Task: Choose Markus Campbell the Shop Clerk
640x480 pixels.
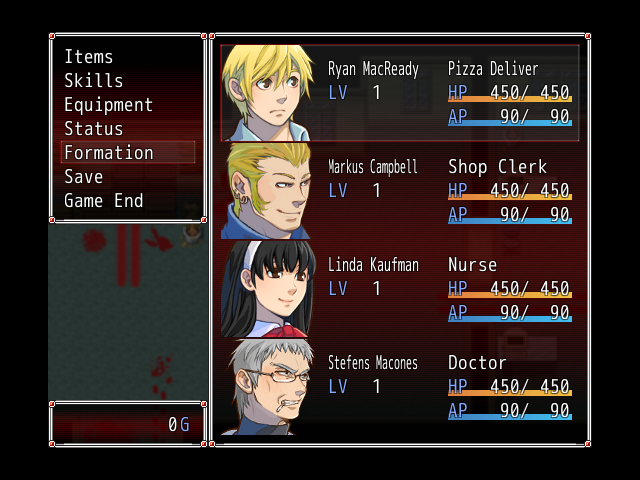Action: coord(400,190)
